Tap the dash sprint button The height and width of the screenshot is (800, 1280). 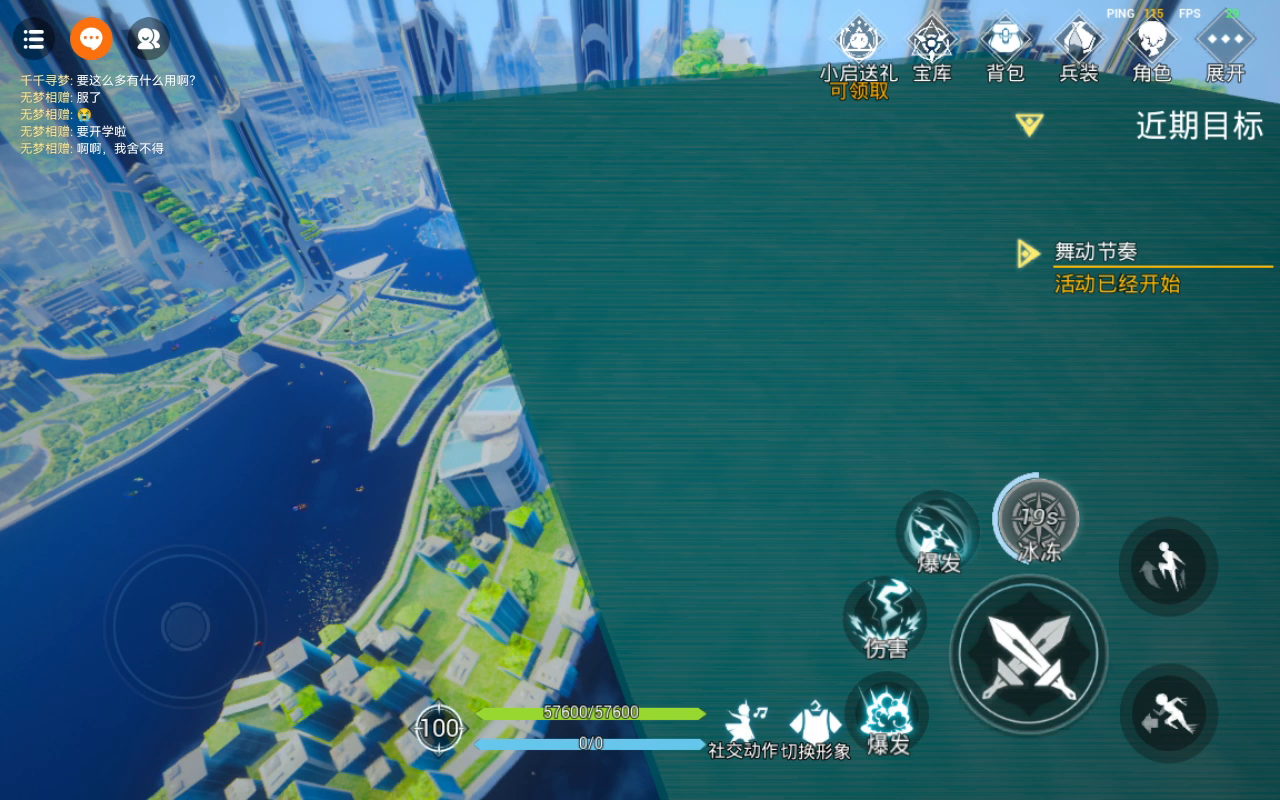coord(1168,713)
